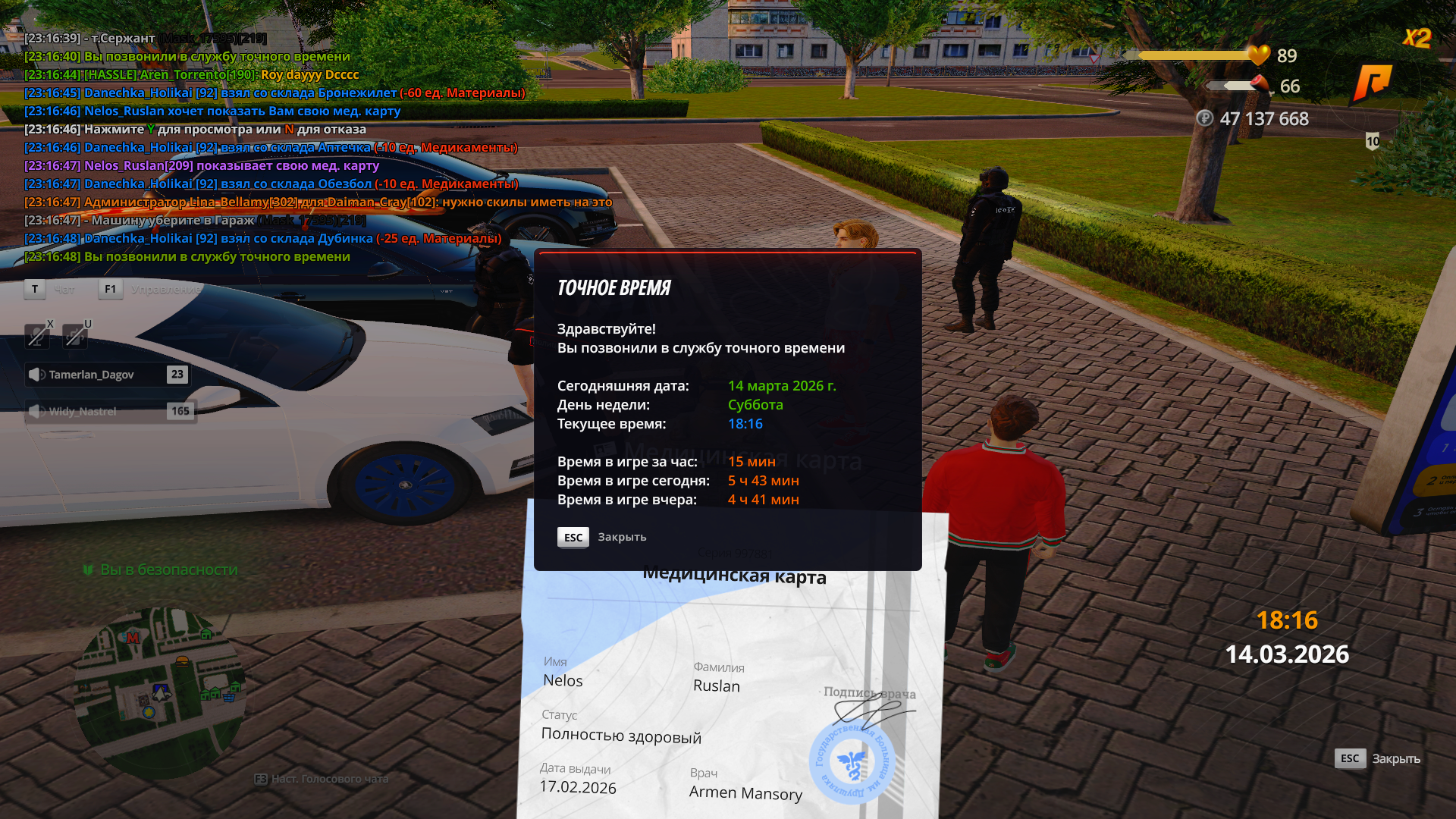1456x819 pixels.
Task: Select Tamerlan_Dagov in the voice chat list
Action: click(x=108, y=375)
